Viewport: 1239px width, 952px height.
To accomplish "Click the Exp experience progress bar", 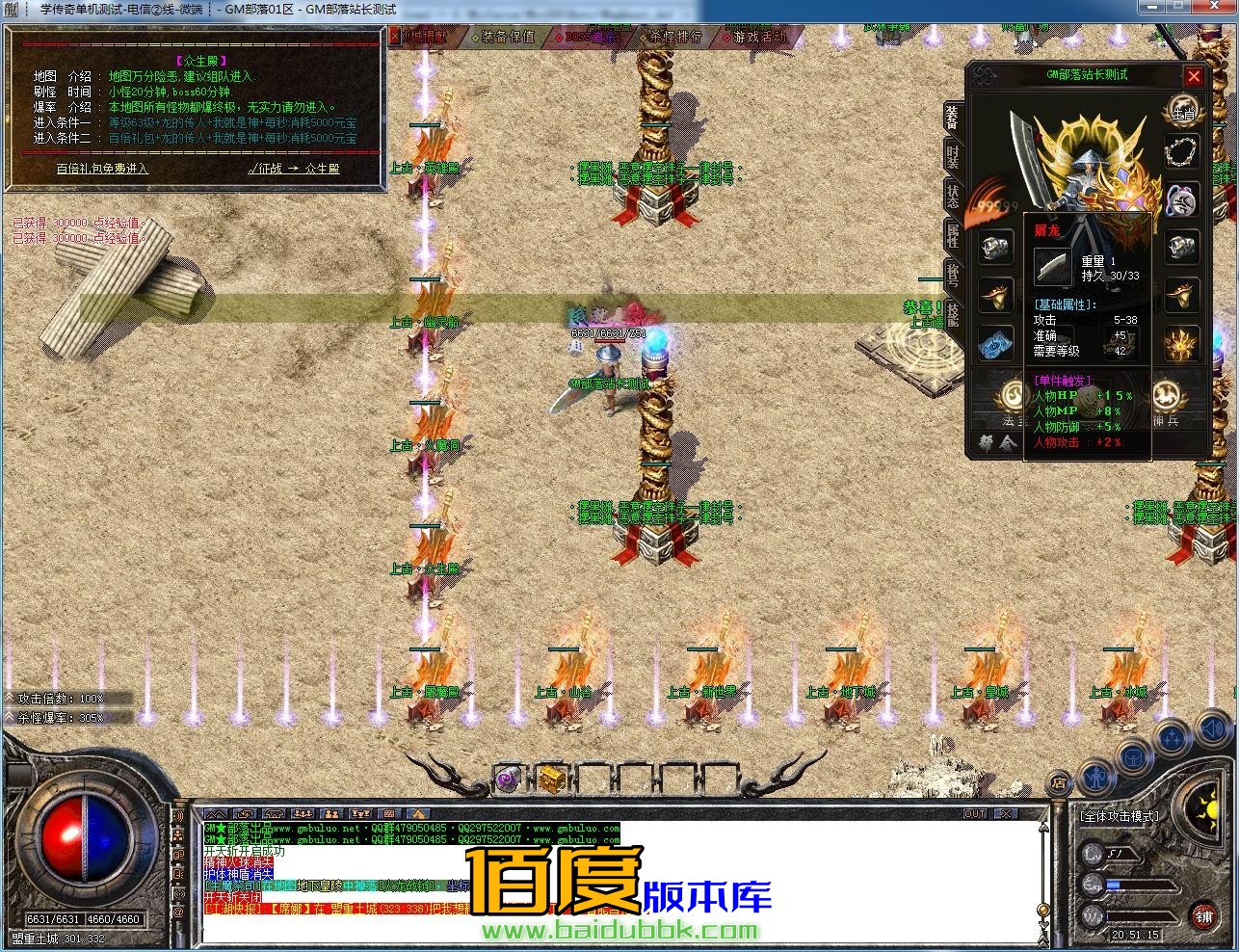I will click(1140, 885).
